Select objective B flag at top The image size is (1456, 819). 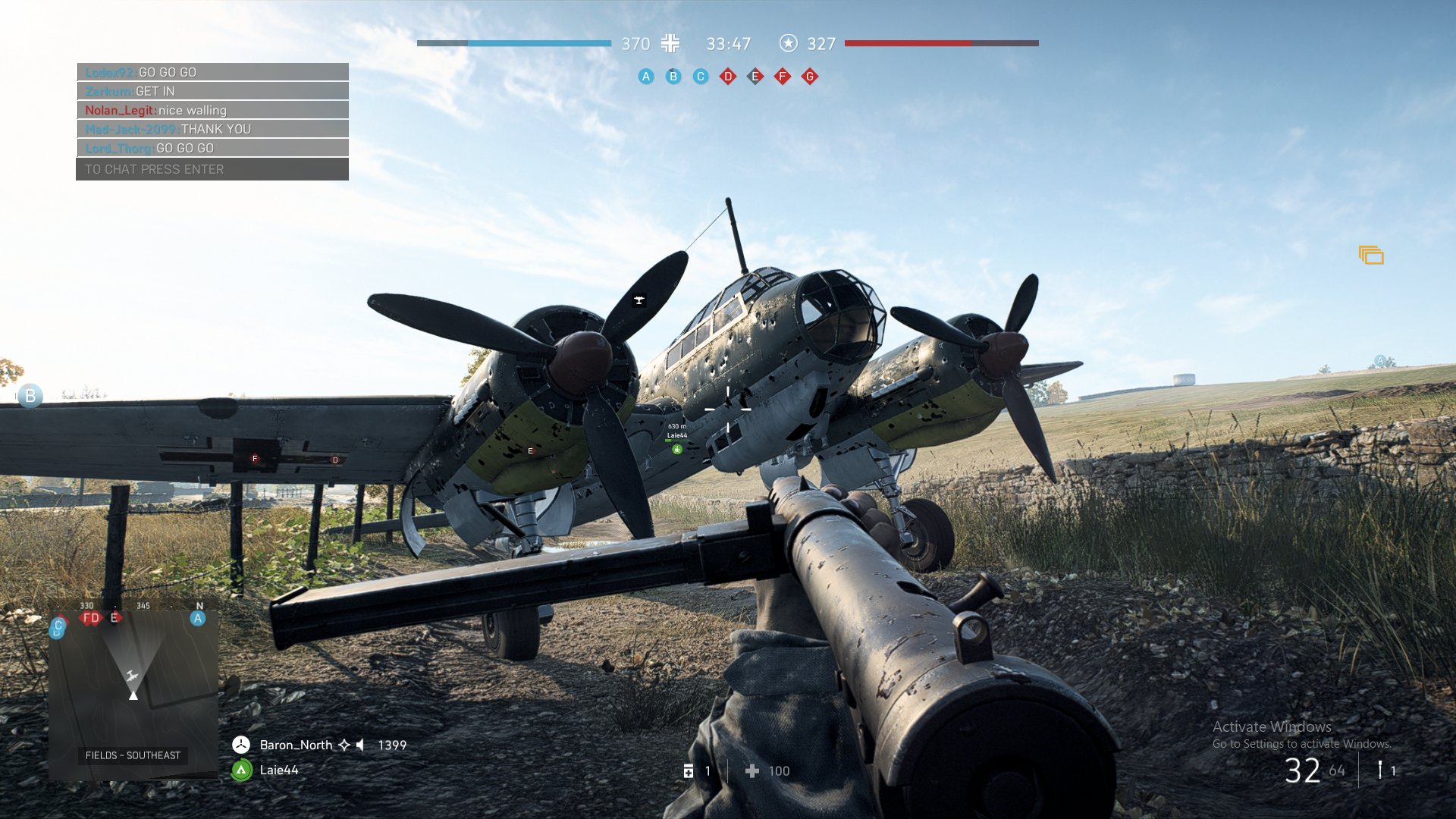pyautogui.click(x=673, y=77)
